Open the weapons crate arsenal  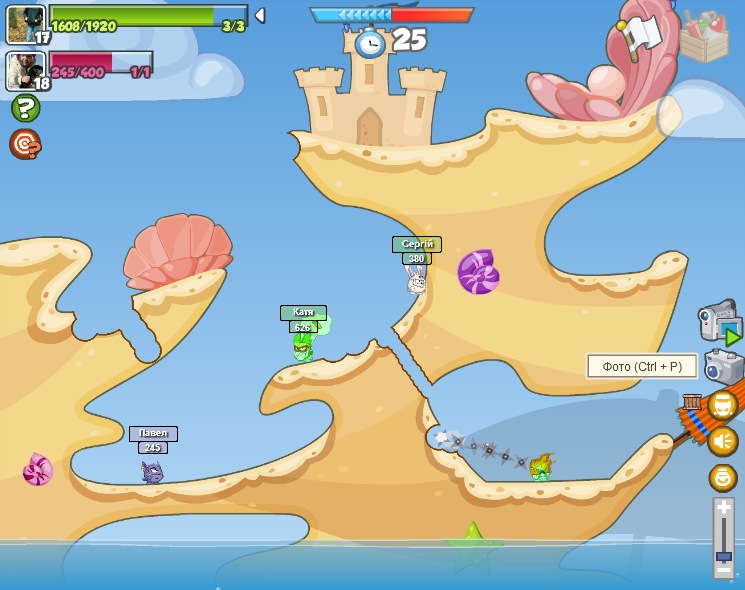pos(704,36)
